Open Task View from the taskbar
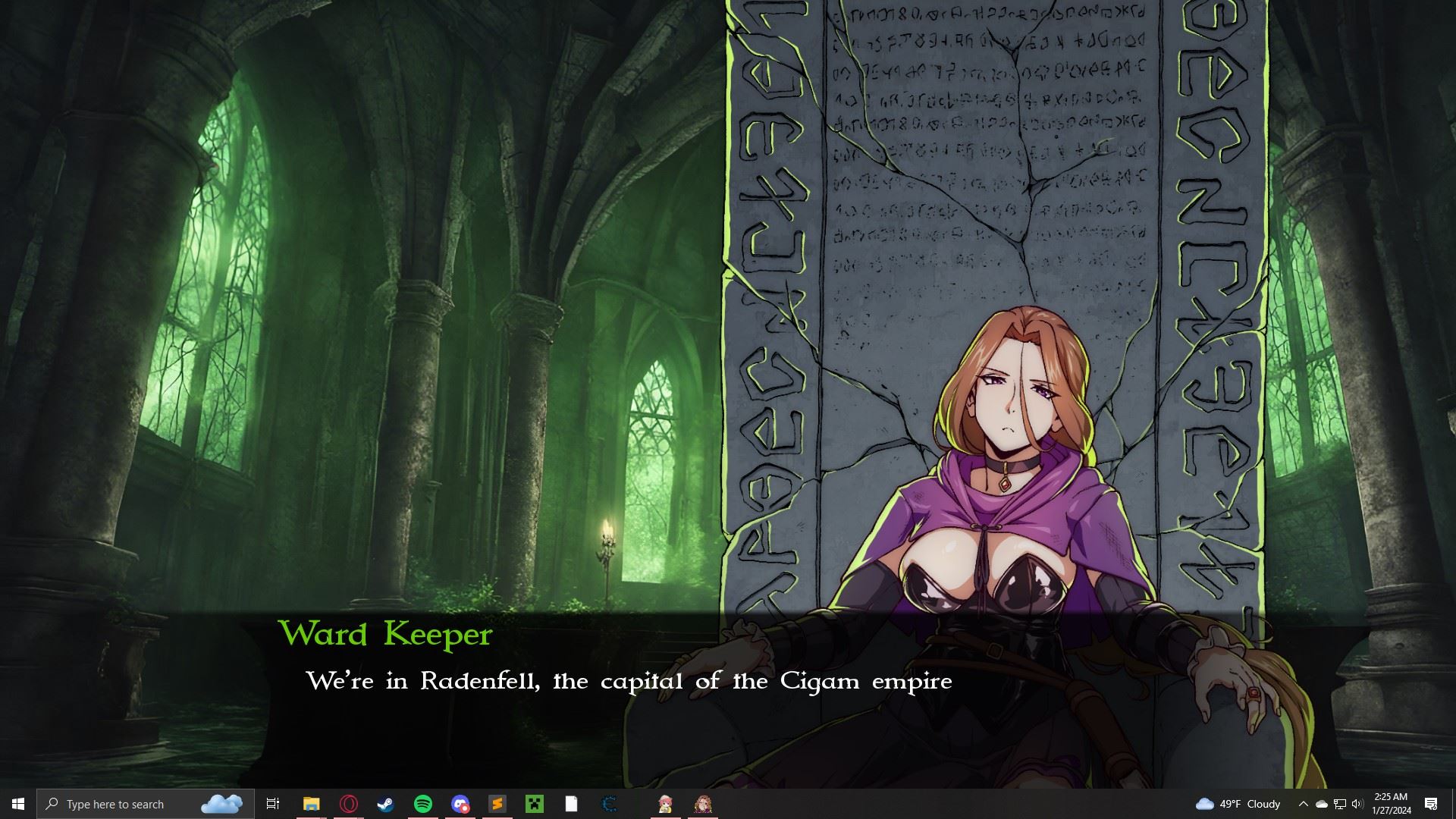 (x=273, y=804)
